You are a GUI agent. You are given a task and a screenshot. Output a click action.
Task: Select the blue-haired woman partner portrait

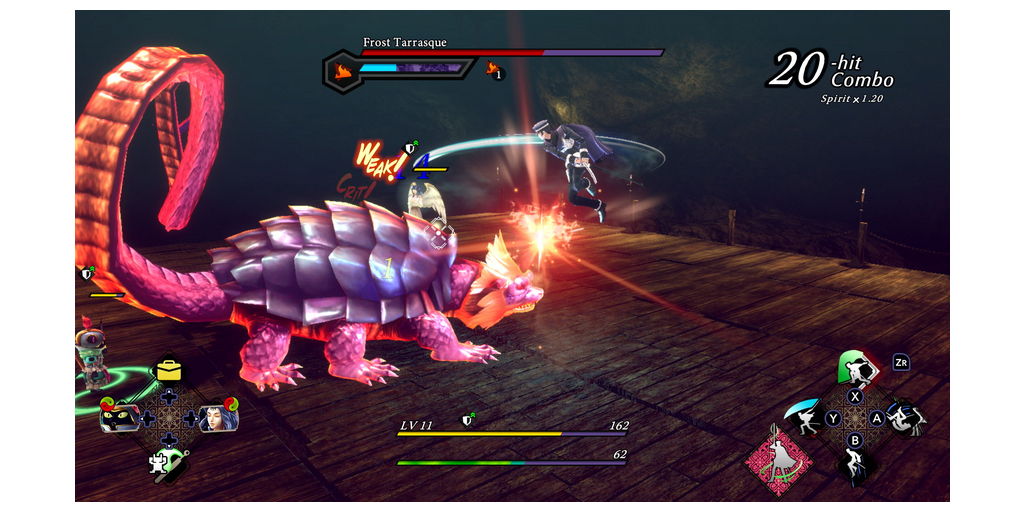point(217,417)
